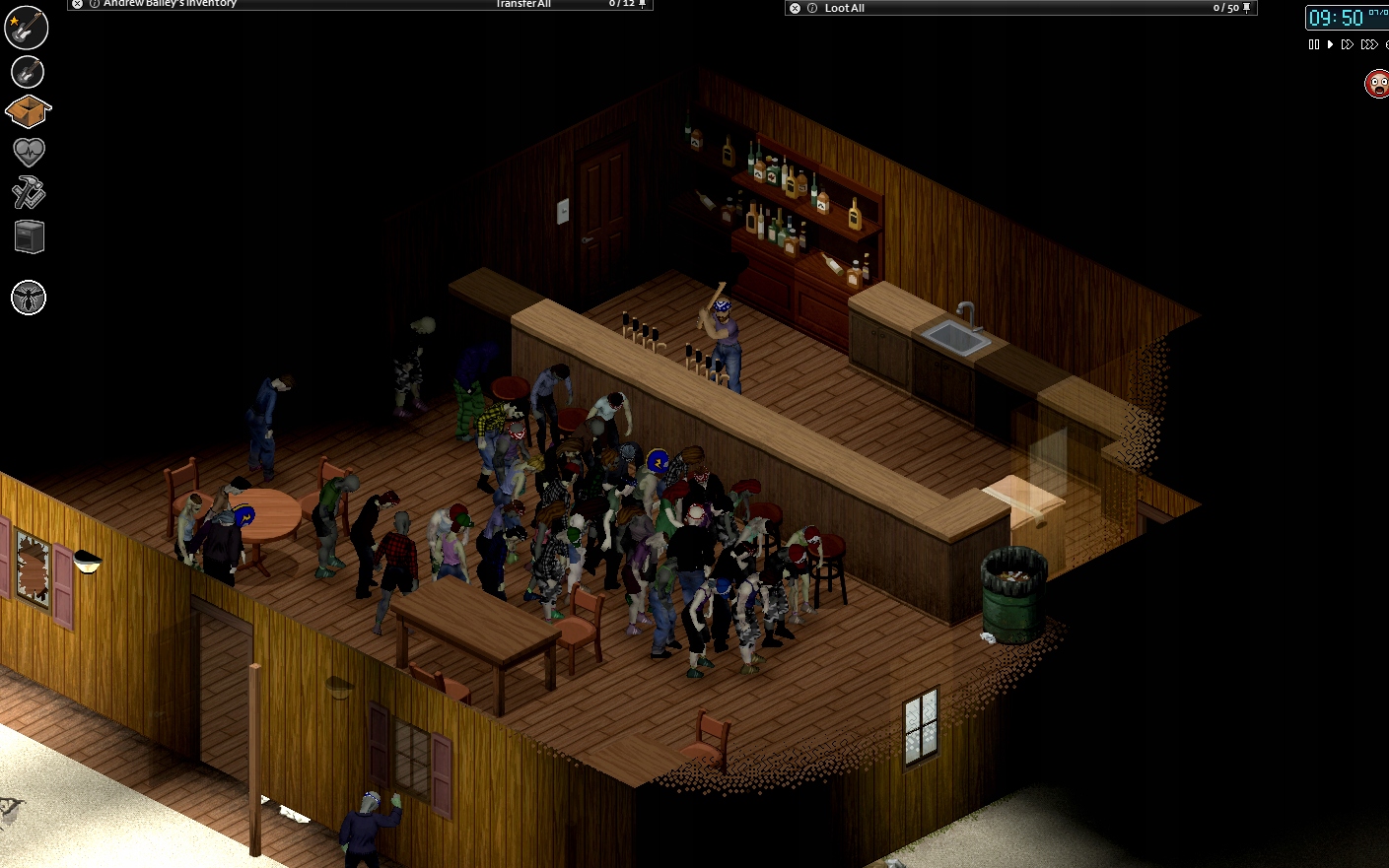This screenshot has height=868, width=1389.
Task: Click the mosquito sidebar icon
Action: [29, 297]
